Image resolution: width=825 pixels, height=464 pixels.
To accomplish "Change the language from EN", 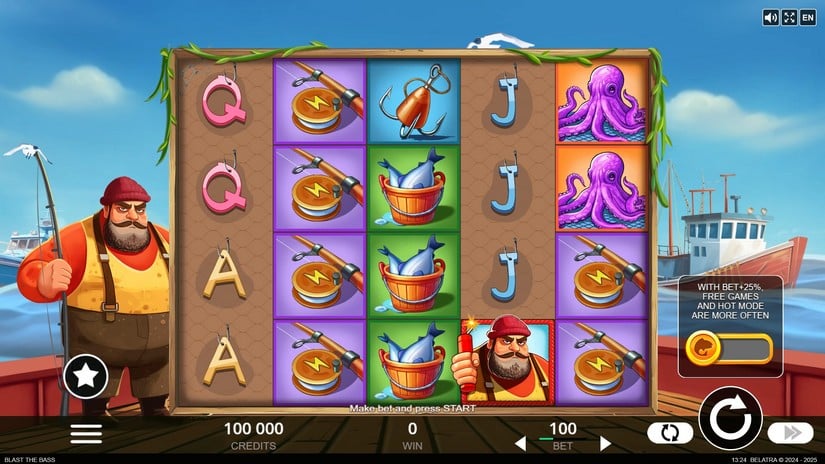I will (x=808, y=17).
